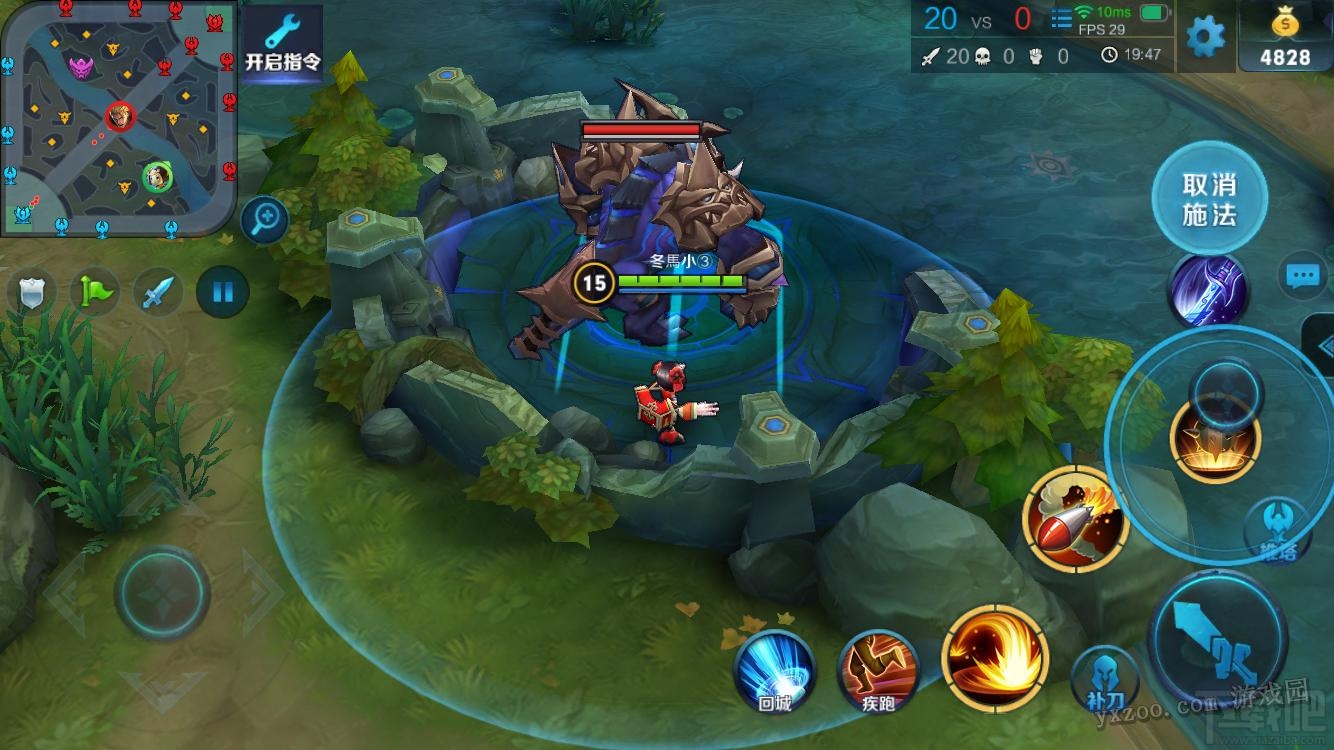Use the 回城 recall spell

coord(775,672)
